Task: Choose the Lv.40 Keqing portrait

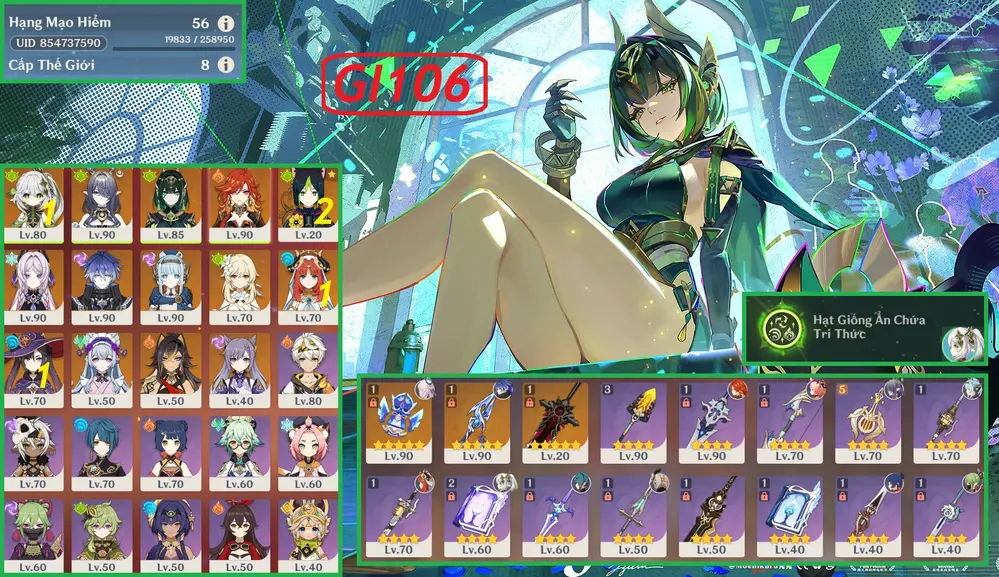Action: pos(238,370)
